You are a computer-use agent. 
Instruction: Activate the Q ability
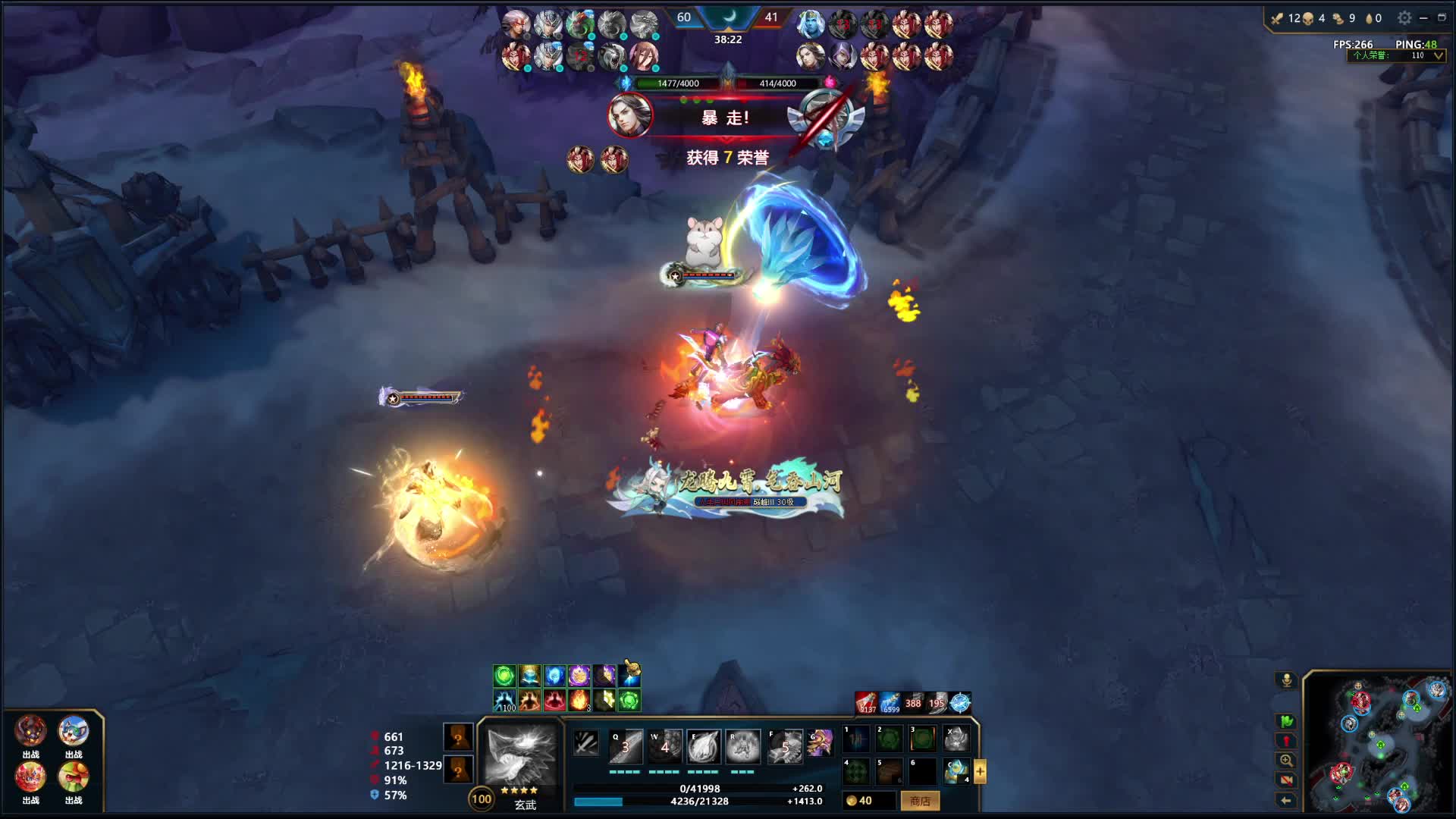pos(626,746)
